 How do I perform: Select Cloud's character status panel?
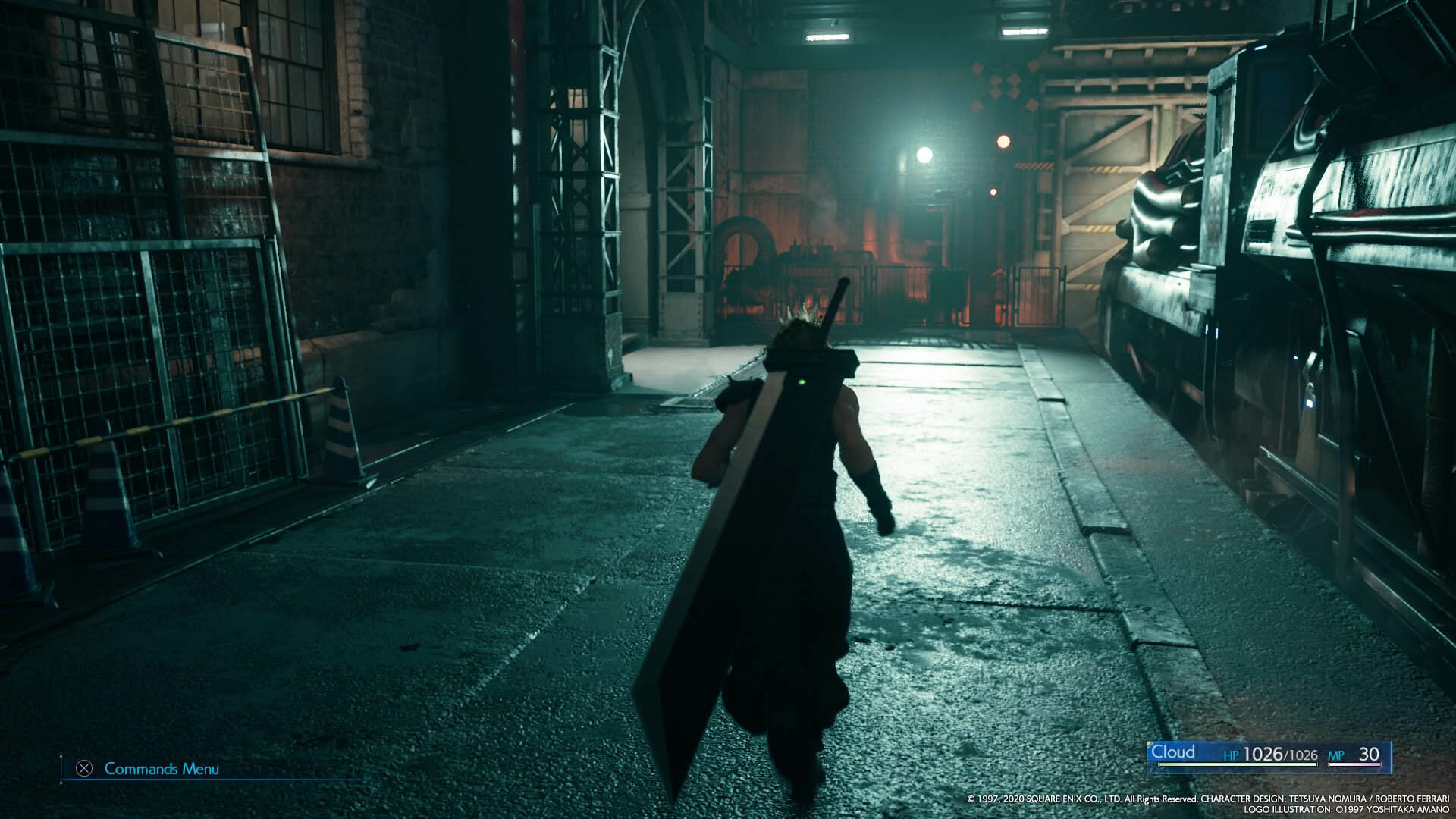[x=1269, y=755]
